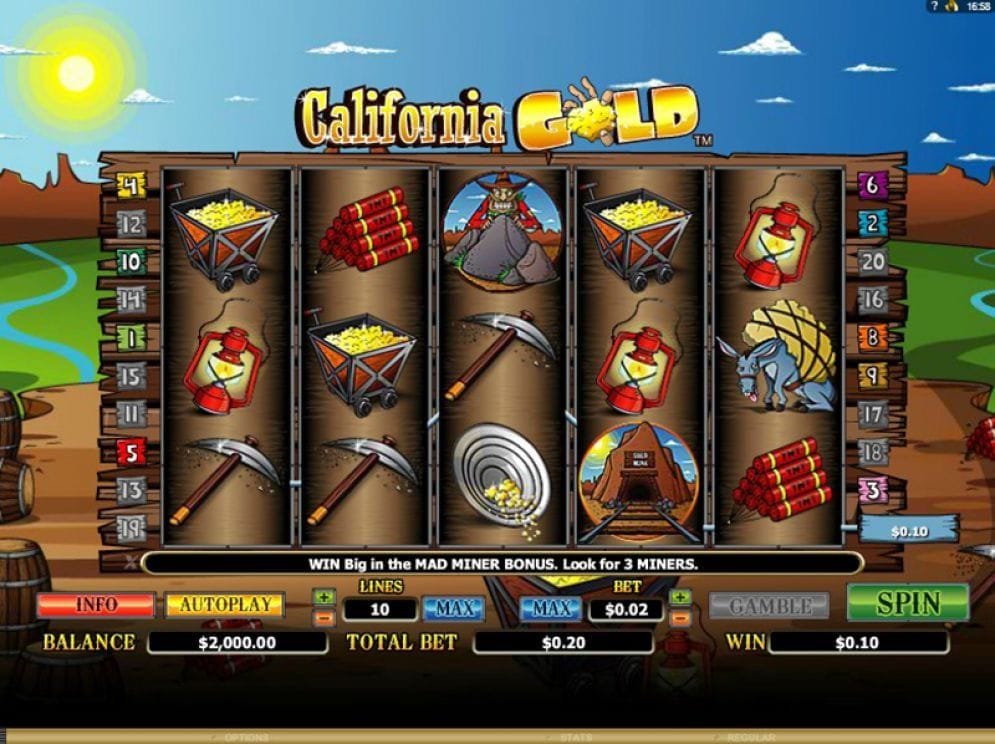The height and width of the screenshot is (744, 995).
Task: Select payline marker 4
Action: pos(131,185)
